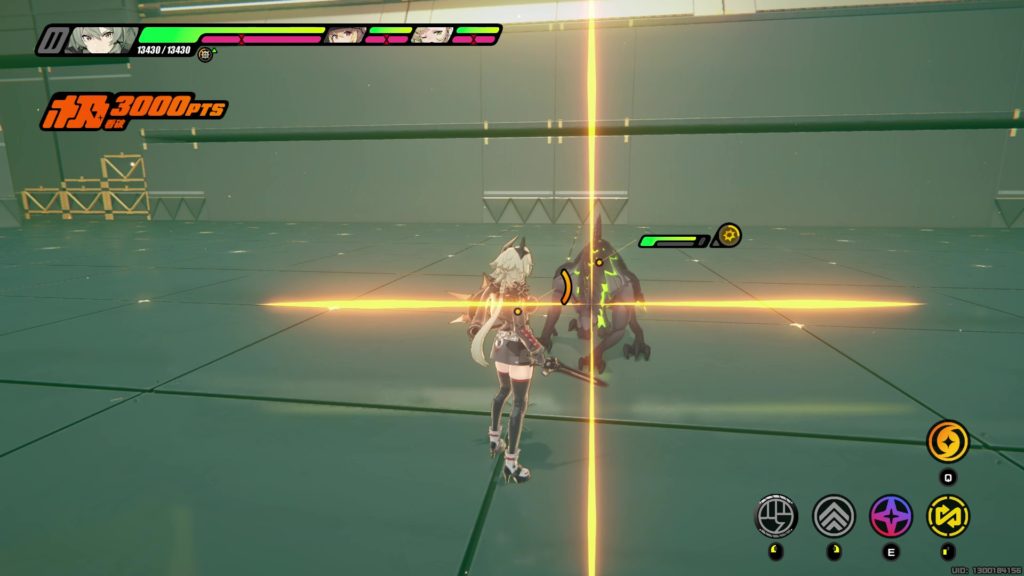Unleash the orange swirl ultimate ability
1024x576 pixels.
pos(946,441)
